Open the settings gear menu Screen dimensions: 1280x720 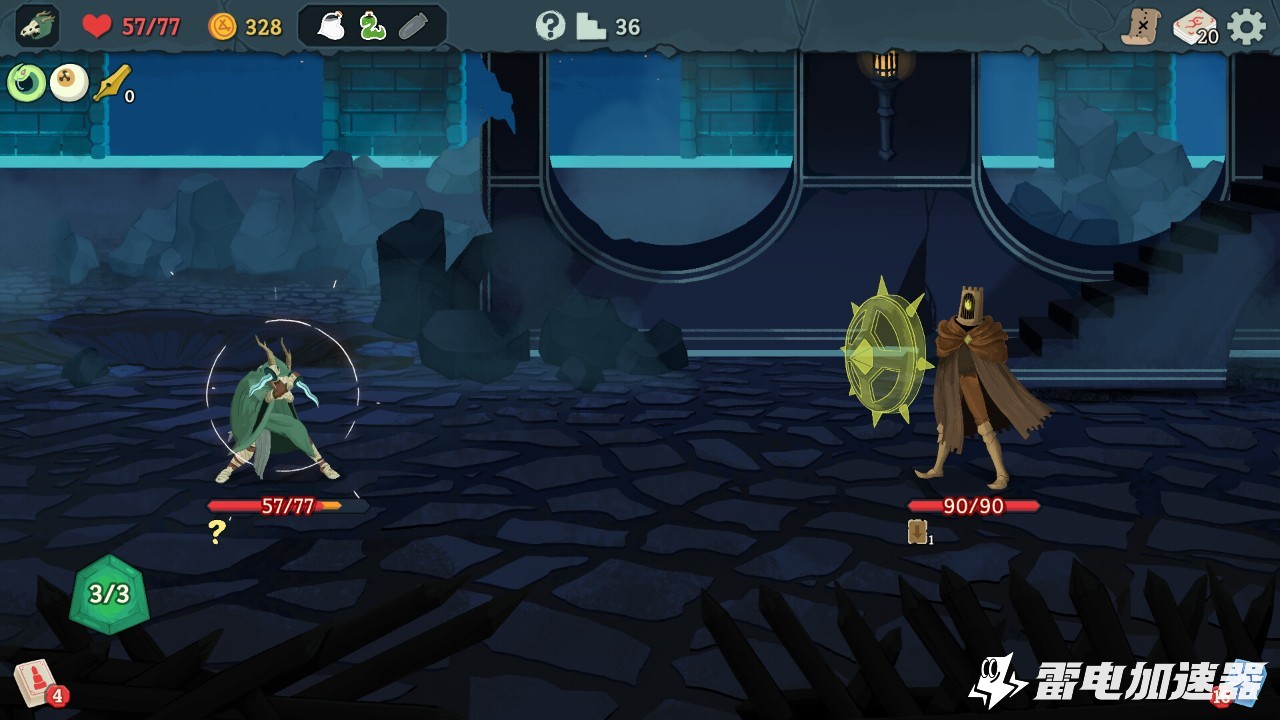tap(1246, 27)
